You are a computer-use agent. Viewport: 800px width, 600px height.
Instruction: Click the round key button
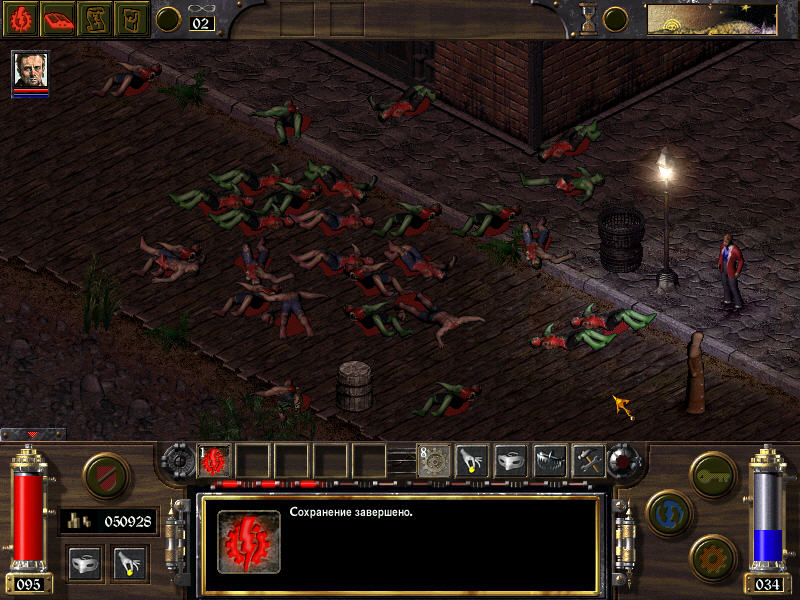click(x=714, y=470)
